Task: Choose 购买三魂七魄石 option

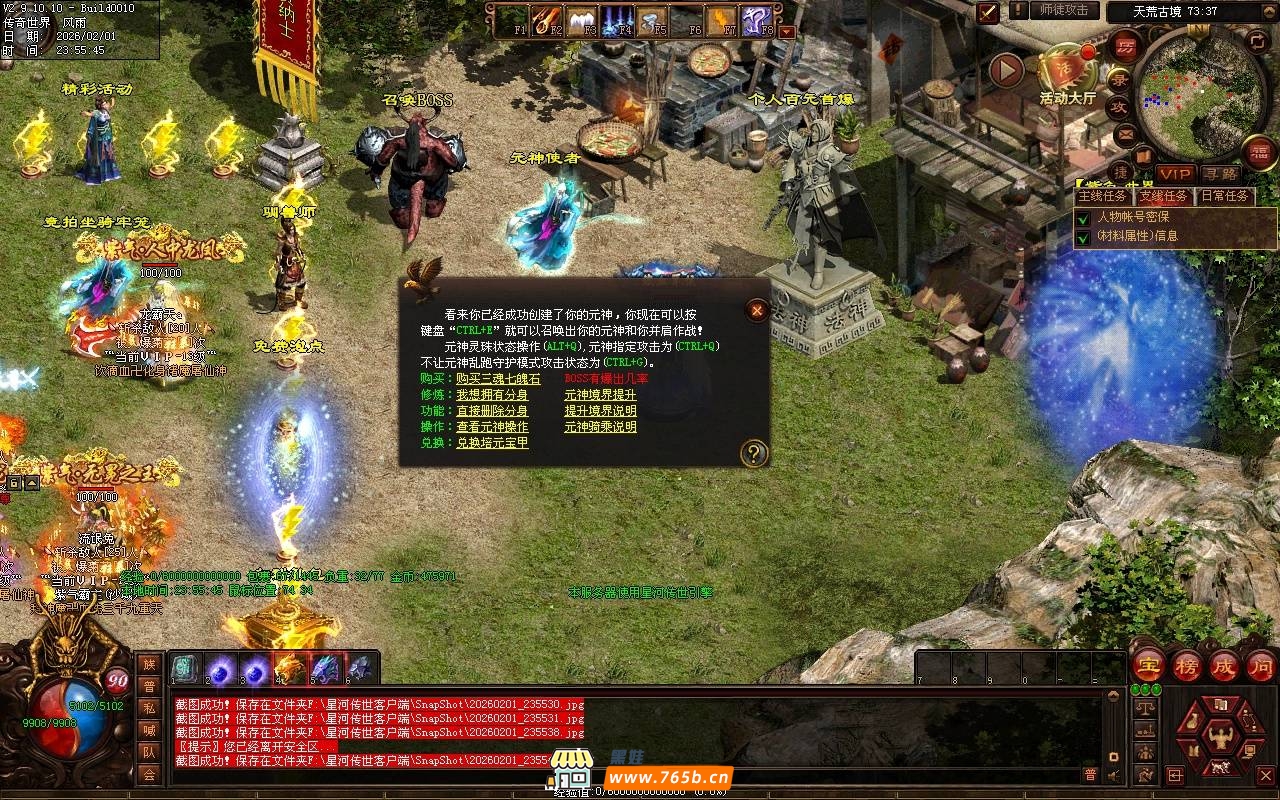Action: (498, 379)
